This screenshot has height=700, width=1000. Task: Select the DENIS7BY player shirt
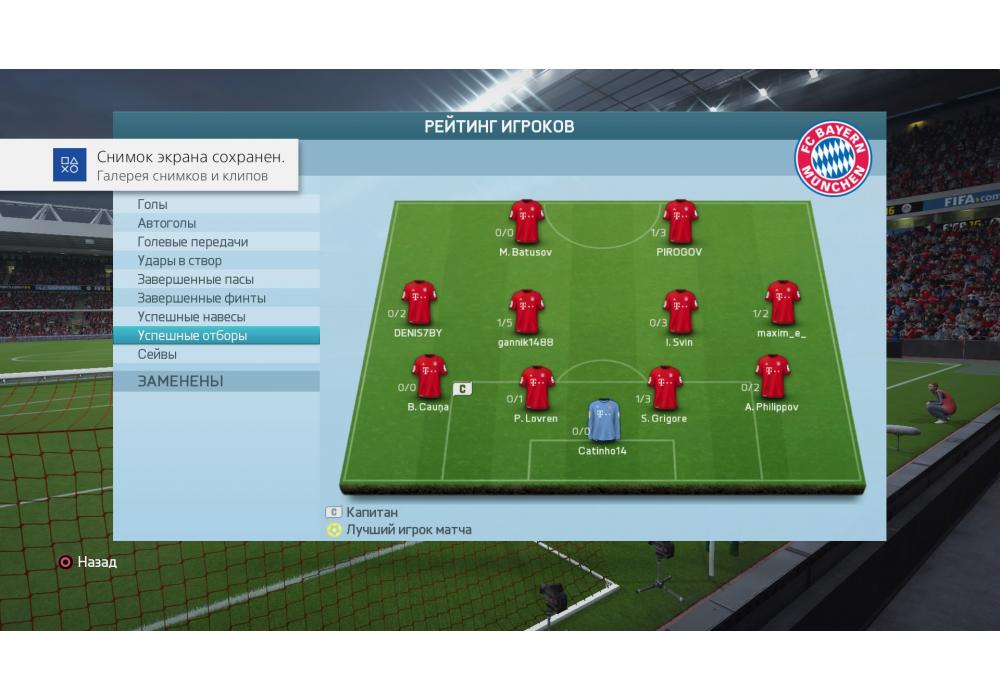(x=418, y=302)
